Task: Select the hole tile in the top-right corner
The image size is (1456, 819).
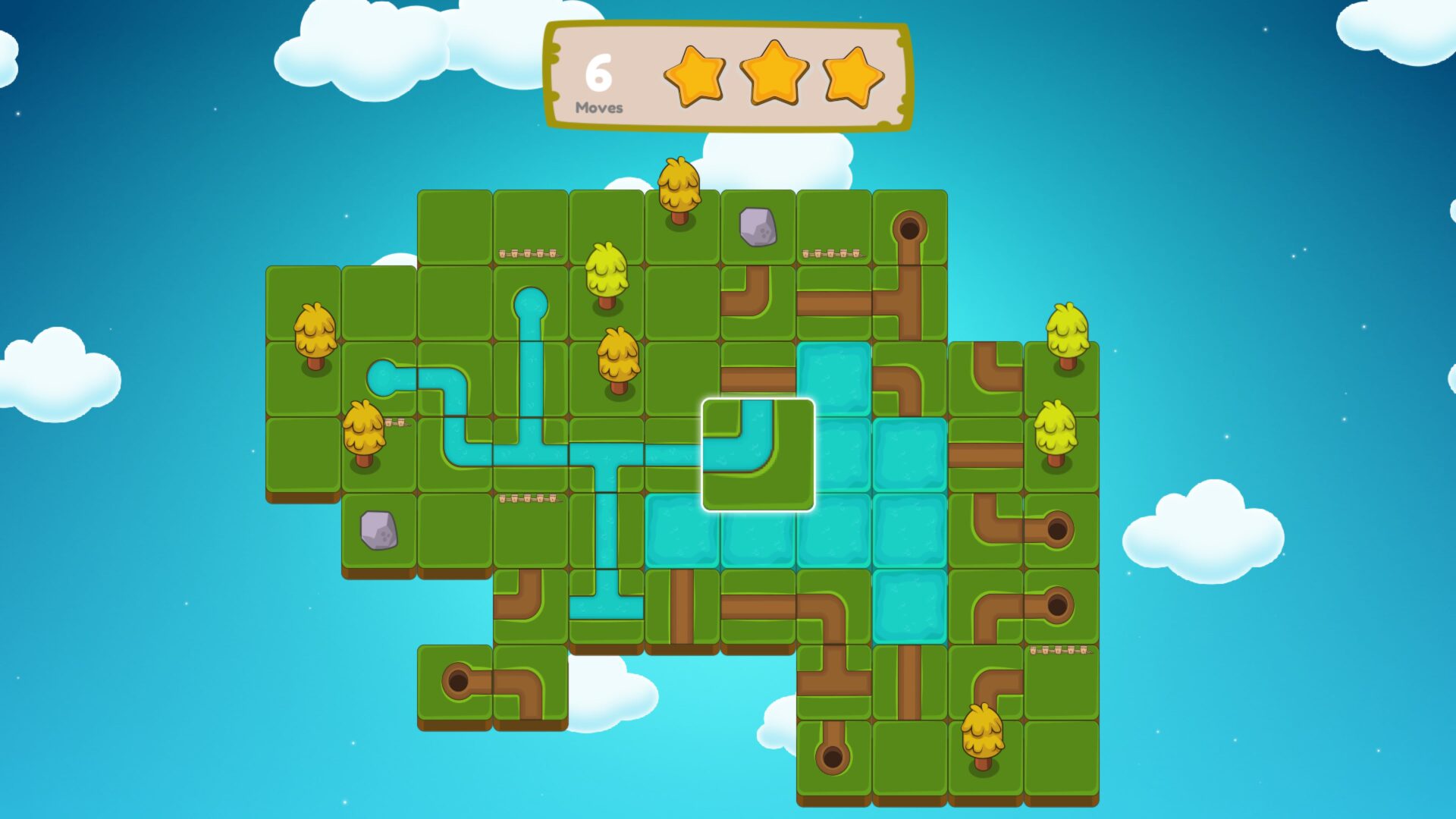Action: coord(910,227)
